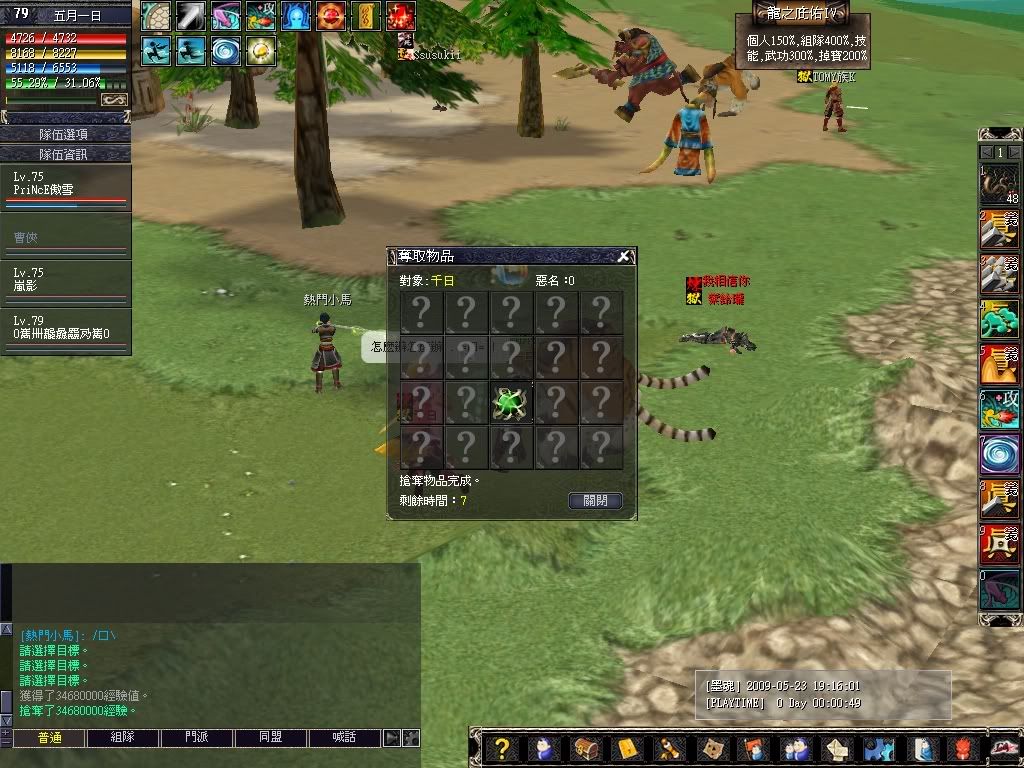Click the 關閉 button in the loot window

(595, 501)
